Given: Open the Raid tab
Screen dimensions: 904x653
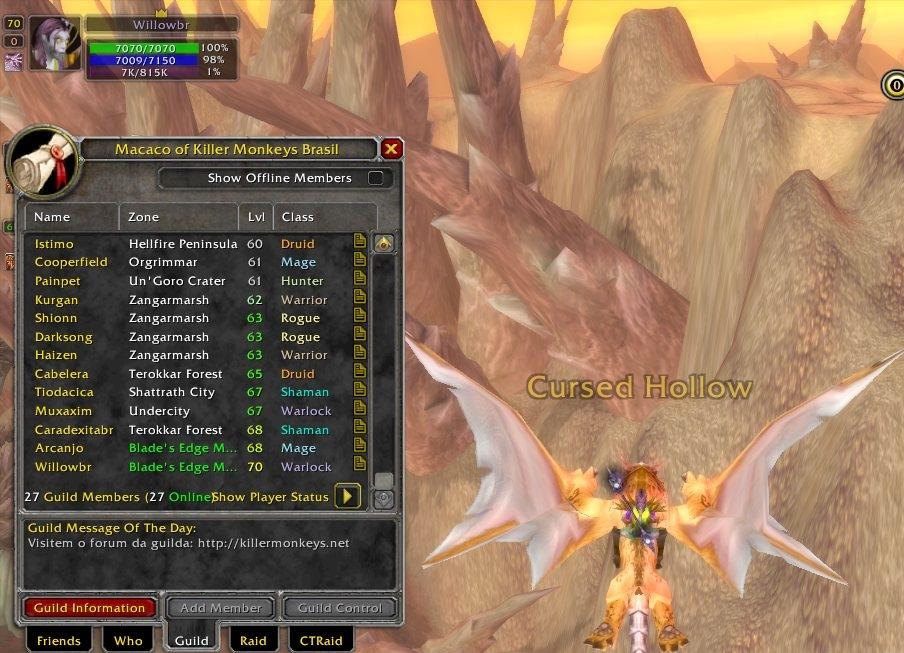Looking at the screenshot, I should click(x=253, y=640).
